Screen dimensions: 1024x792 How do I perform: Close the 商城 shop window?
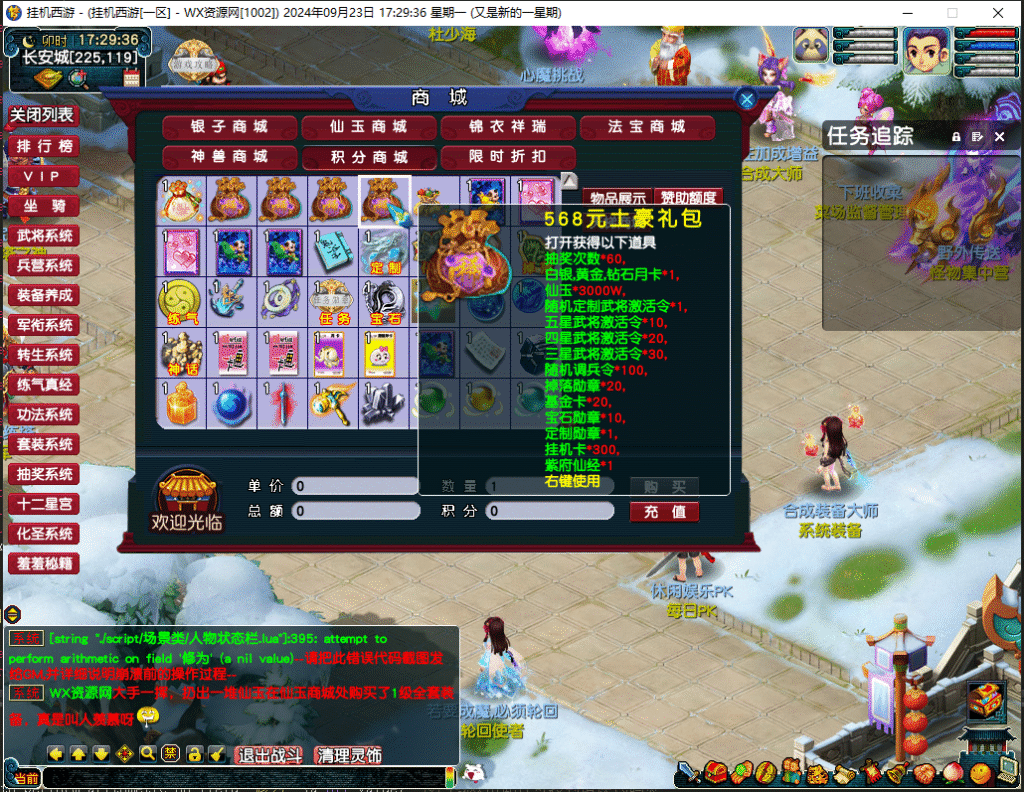746,98
